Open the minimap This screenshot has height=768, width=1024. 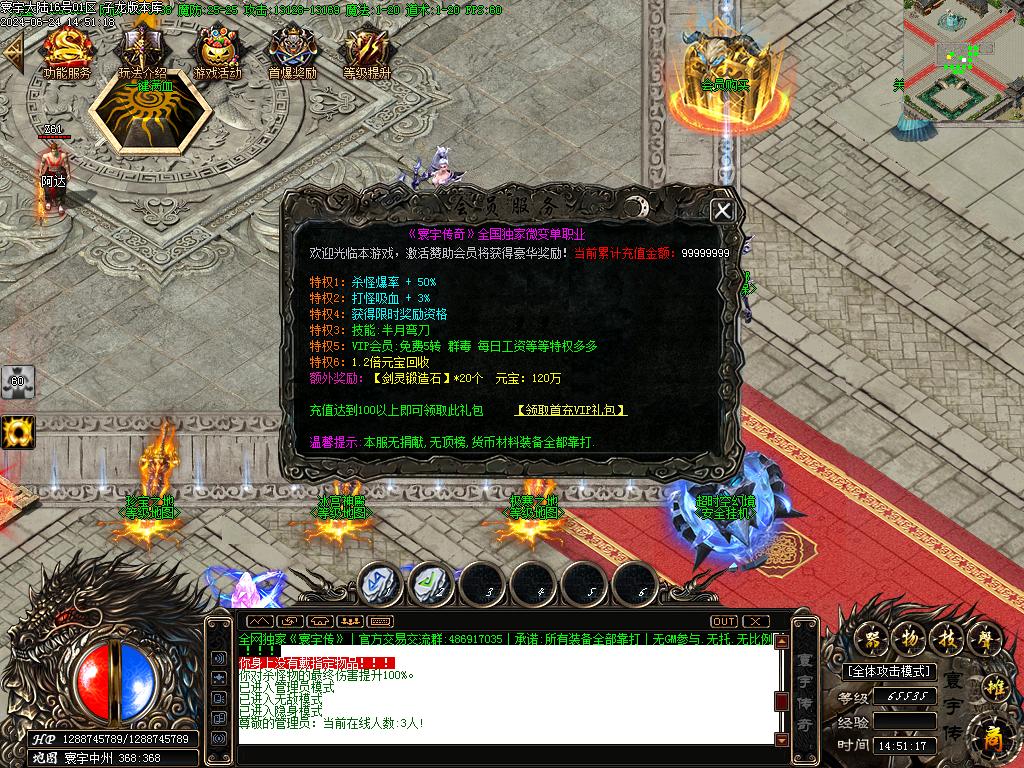click(x=962, y=60)
